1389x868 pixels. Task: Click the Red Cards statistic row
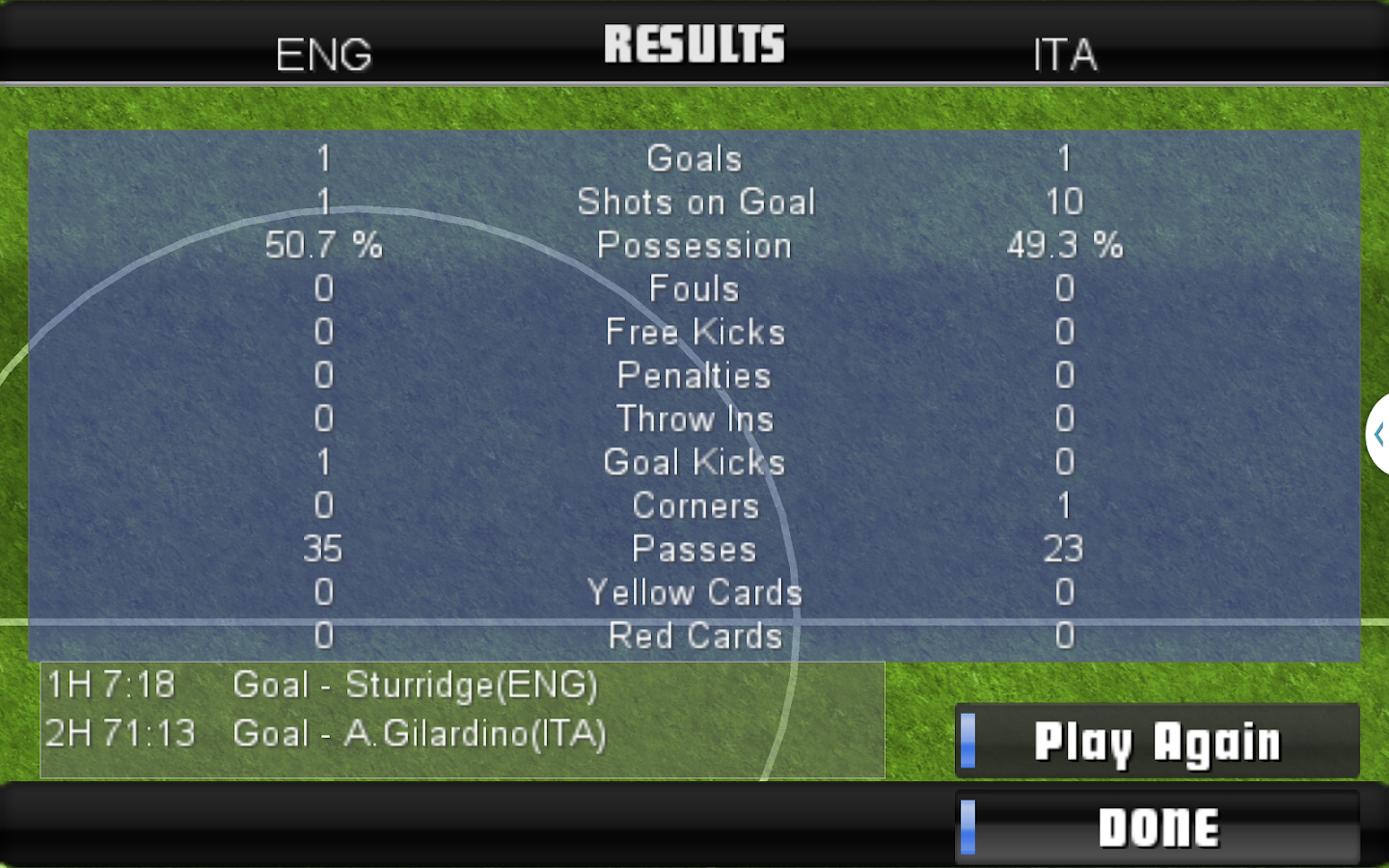click(694, 636)
